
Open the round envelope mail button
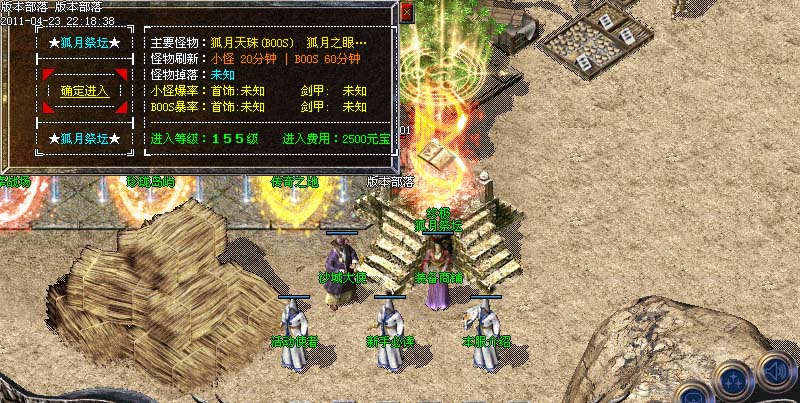click(691, 395)
